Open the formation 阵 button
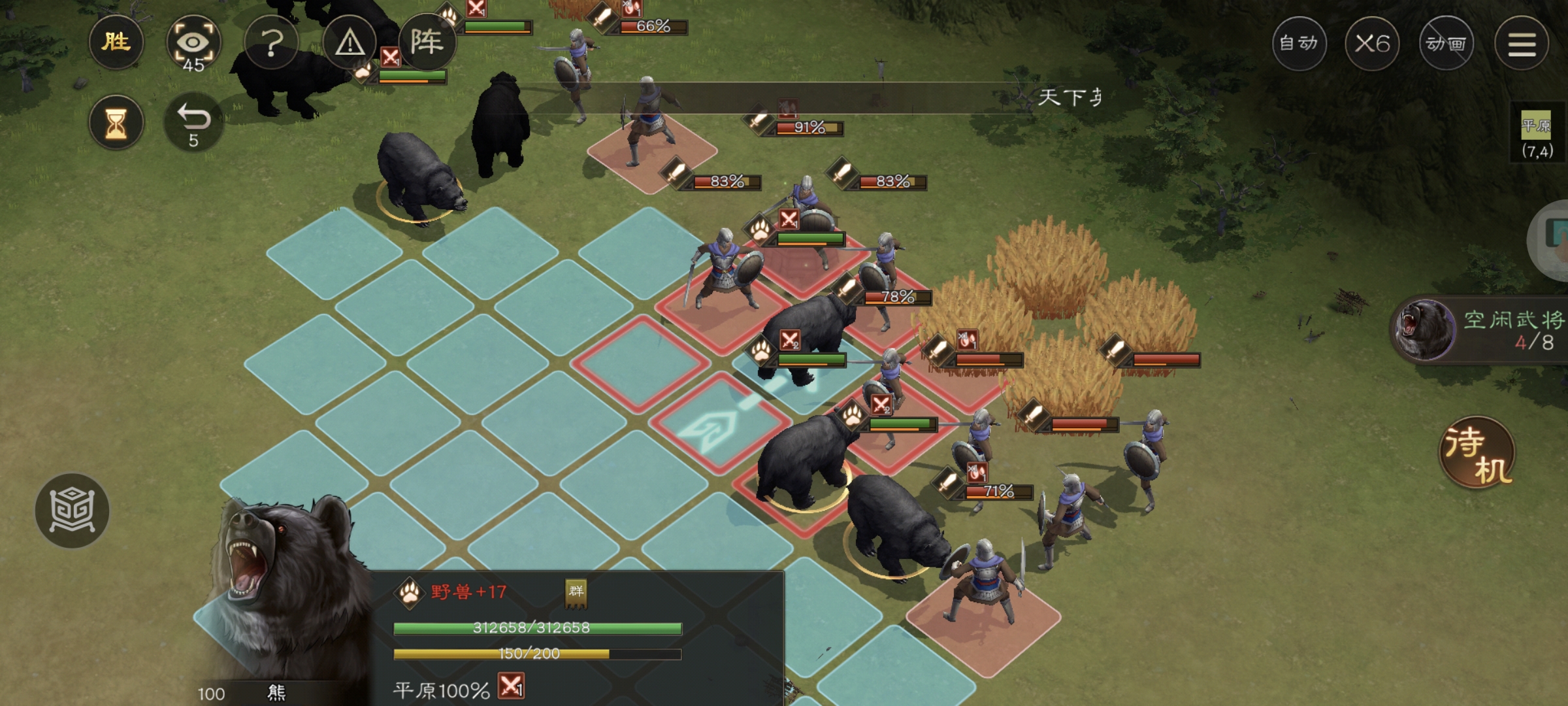 [x=427, y=42]
